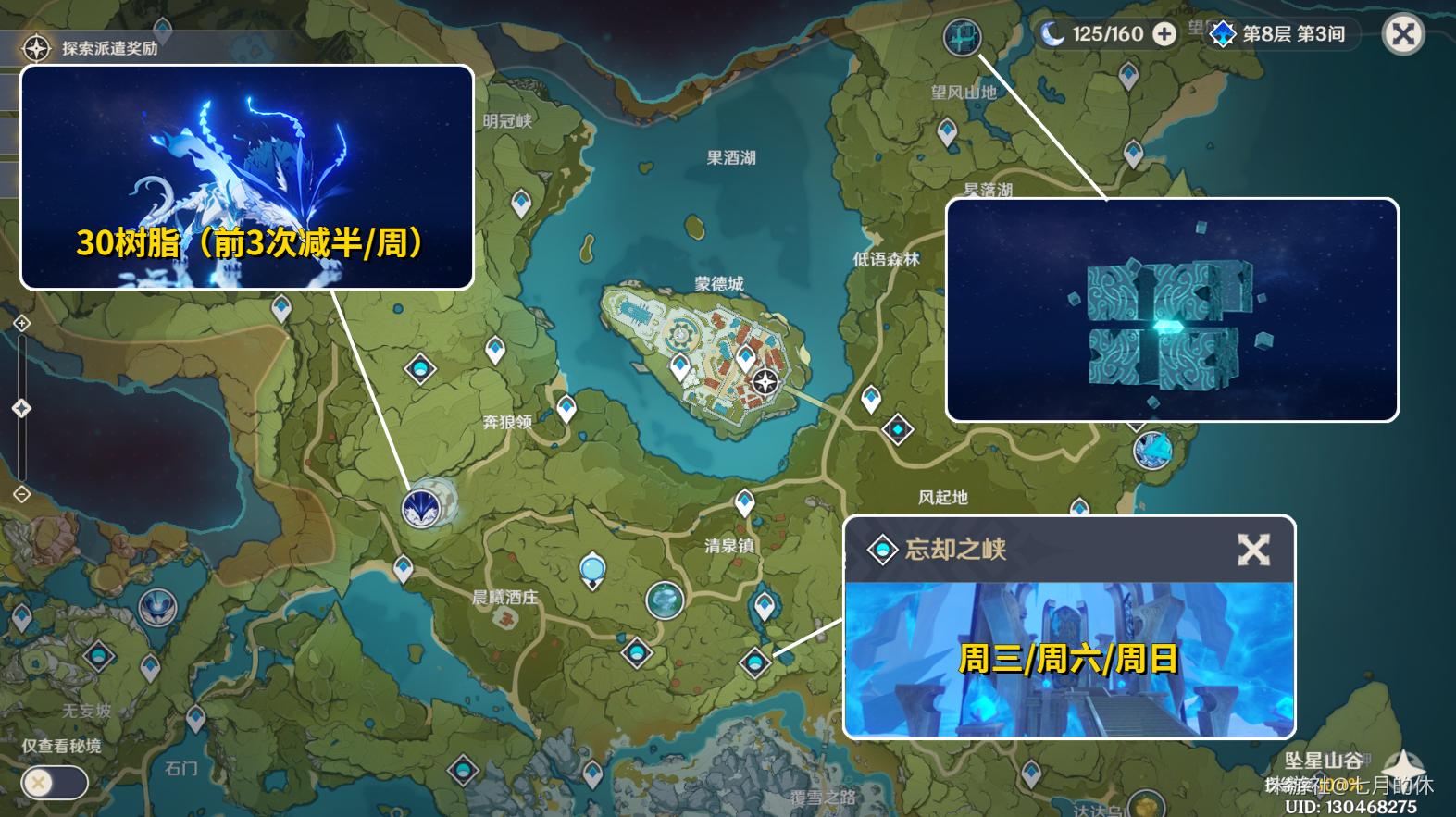Image resolution: width=1456 pixels, height=817 pixels.
Task: Close the 忘却之峡 detail panel
Action: [x=1255, y=551]
